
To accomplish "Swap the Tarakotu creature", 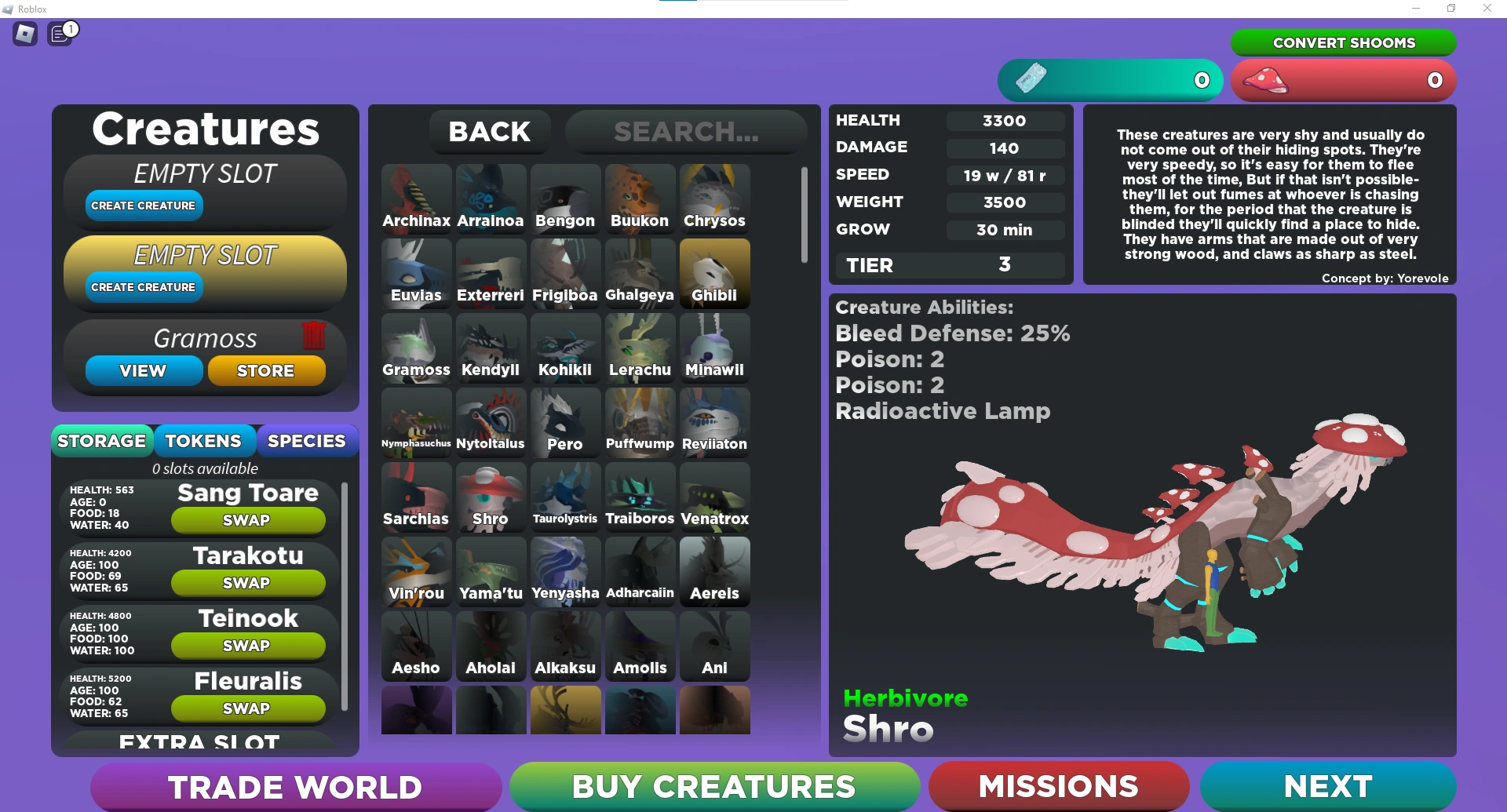I will pos(248,582).
